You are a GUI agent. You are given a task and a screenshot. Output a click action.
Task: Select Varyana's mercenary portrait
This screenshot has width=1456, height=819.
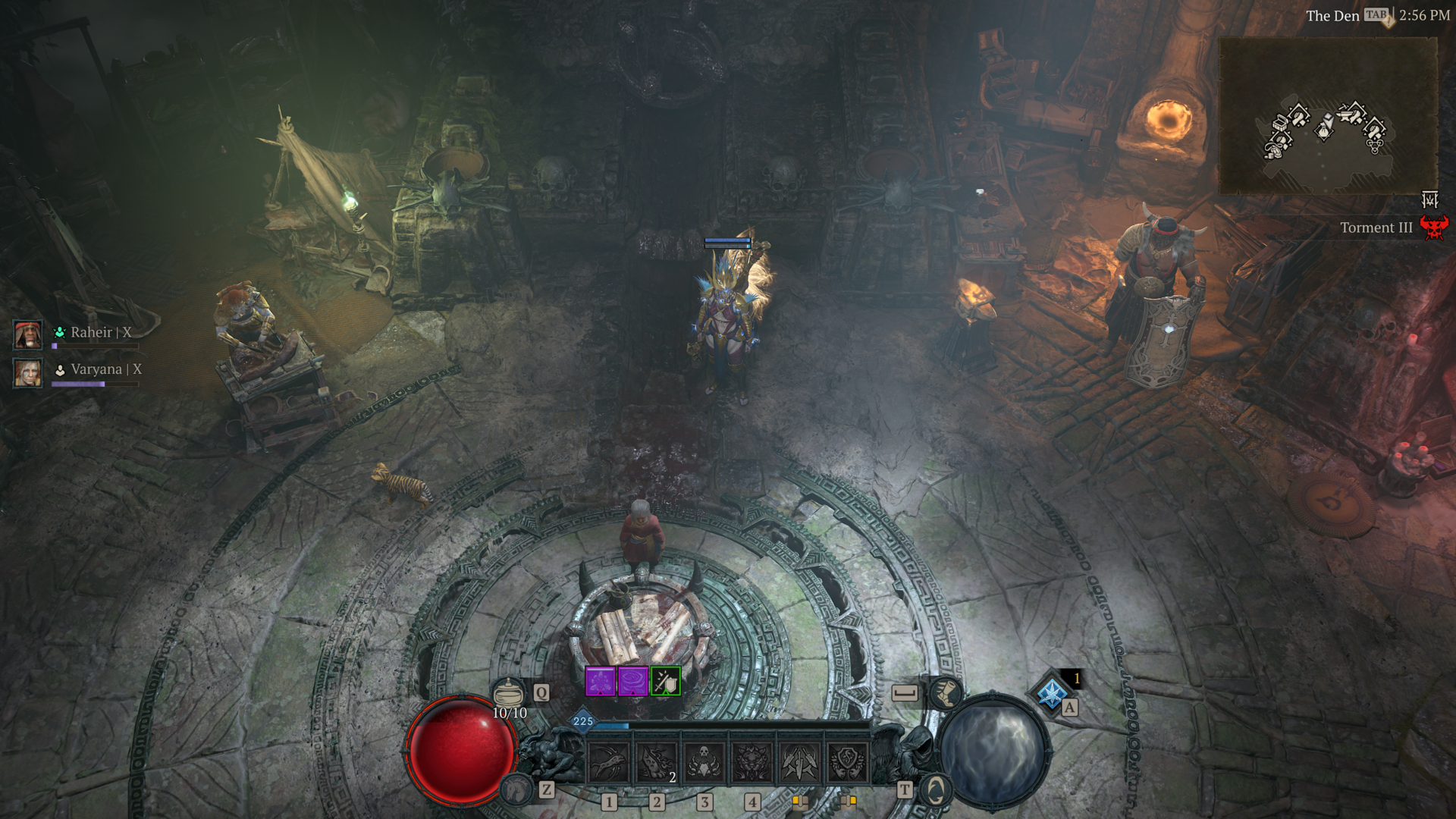[28, 372]
